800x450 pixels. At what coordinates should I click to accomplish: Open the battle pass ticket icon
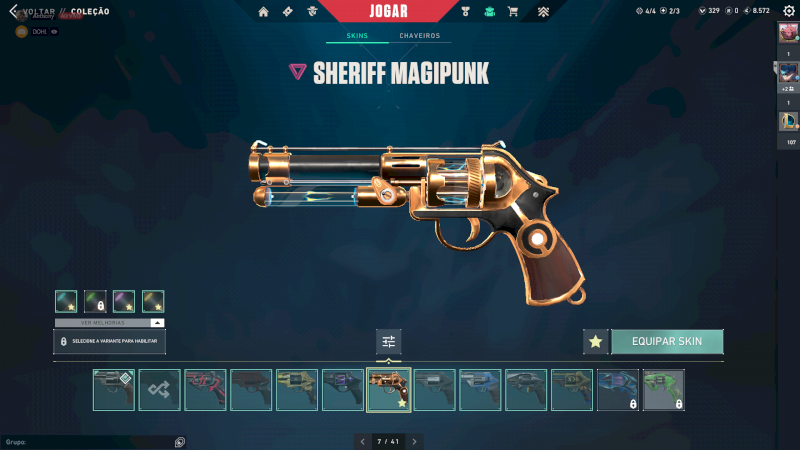tap(288, 12)
